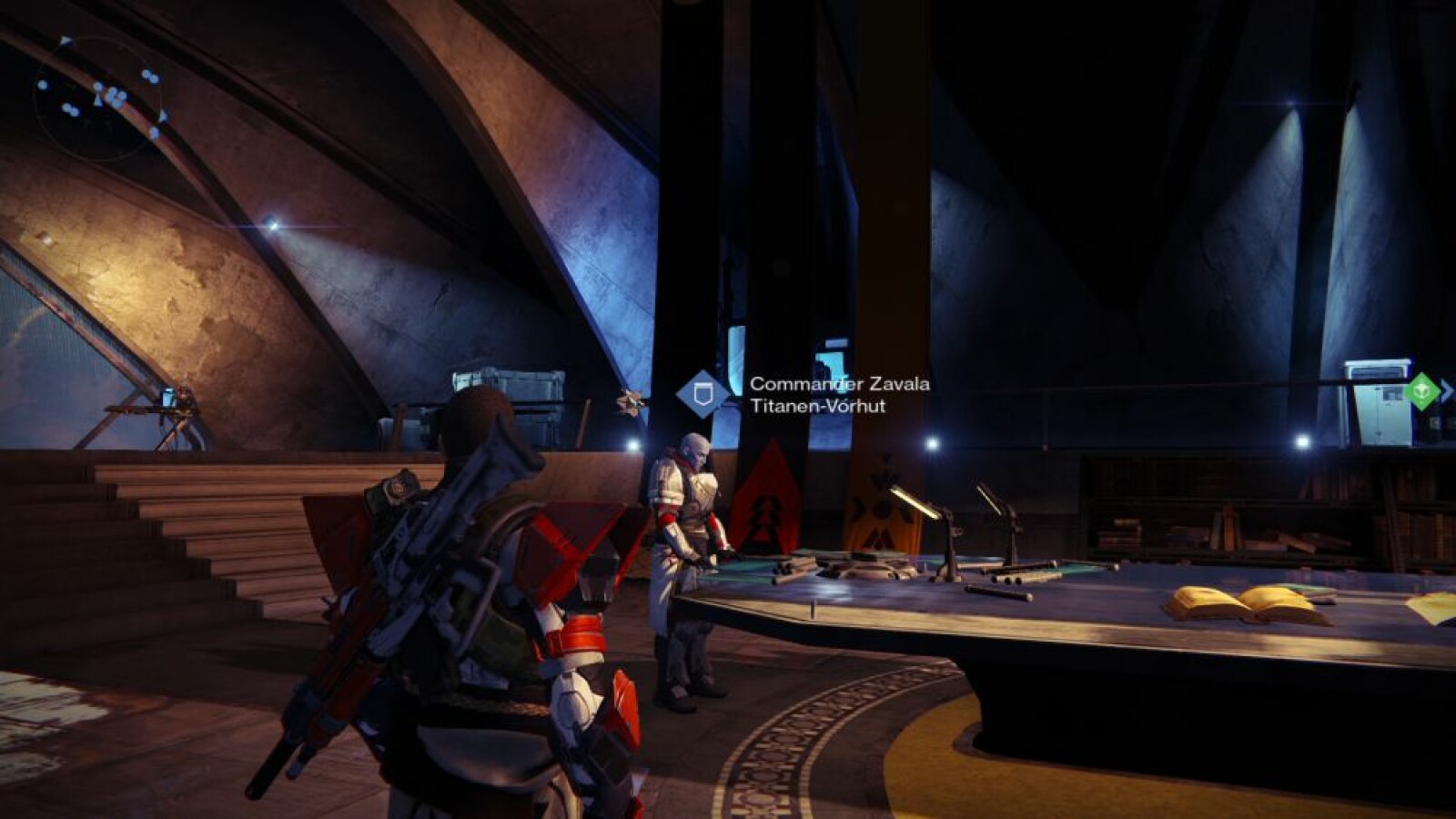Open the radar in the top-left corner

pos(98,99)
